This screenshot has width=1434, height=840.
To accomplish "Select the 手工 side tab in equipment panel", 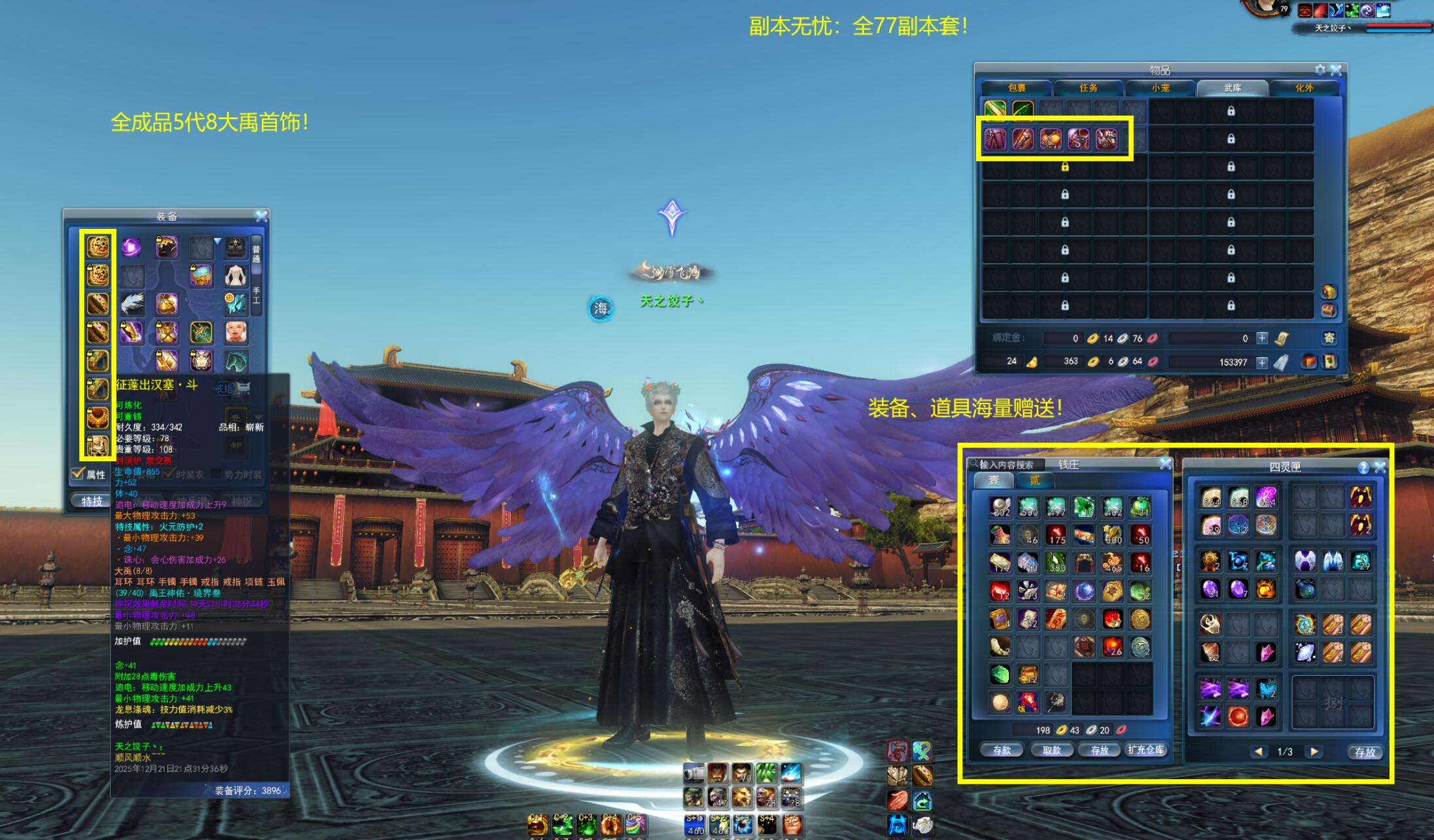I will point(256,295).
